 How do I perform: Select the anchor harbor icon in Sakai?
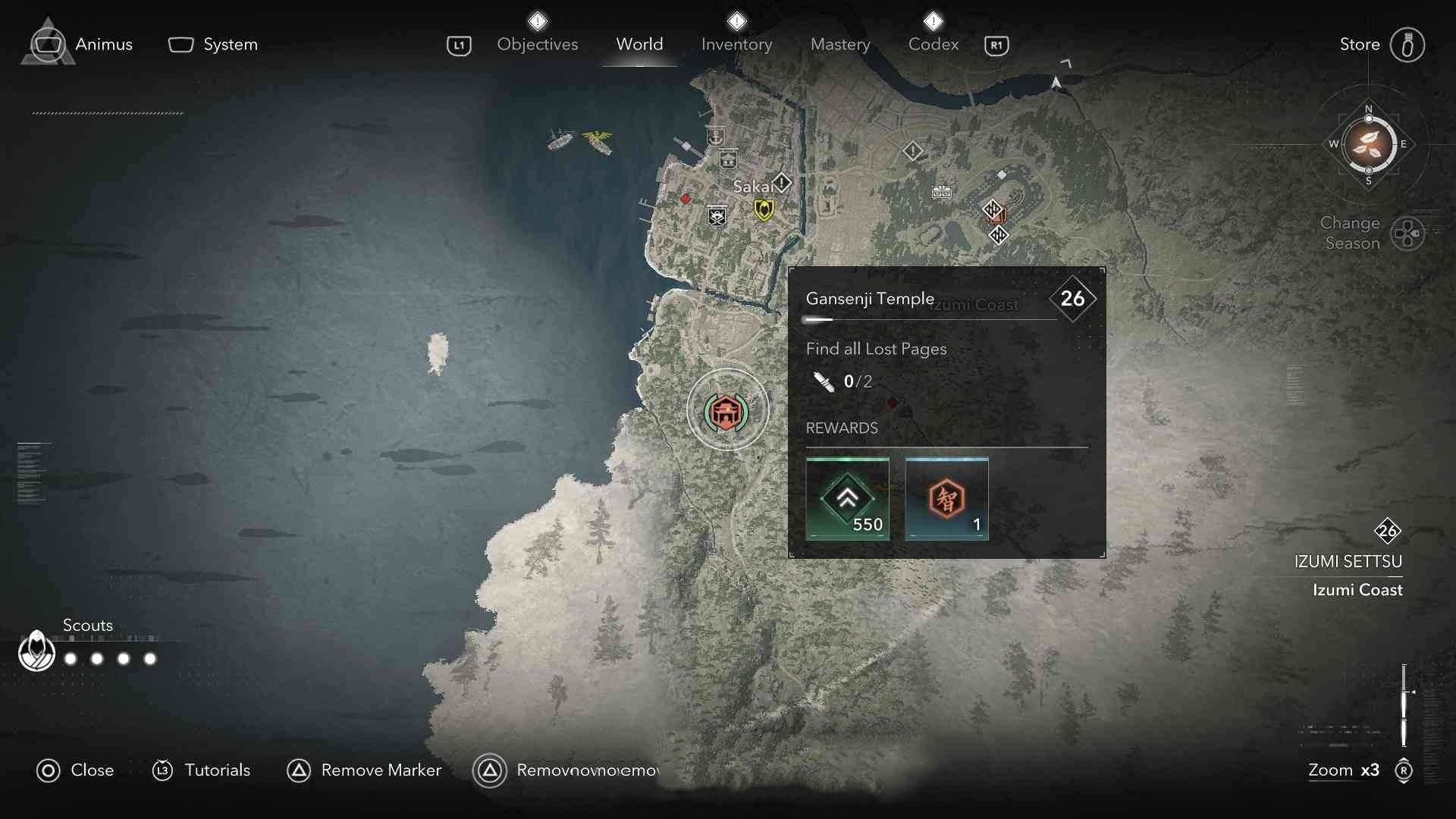point(714,136)
